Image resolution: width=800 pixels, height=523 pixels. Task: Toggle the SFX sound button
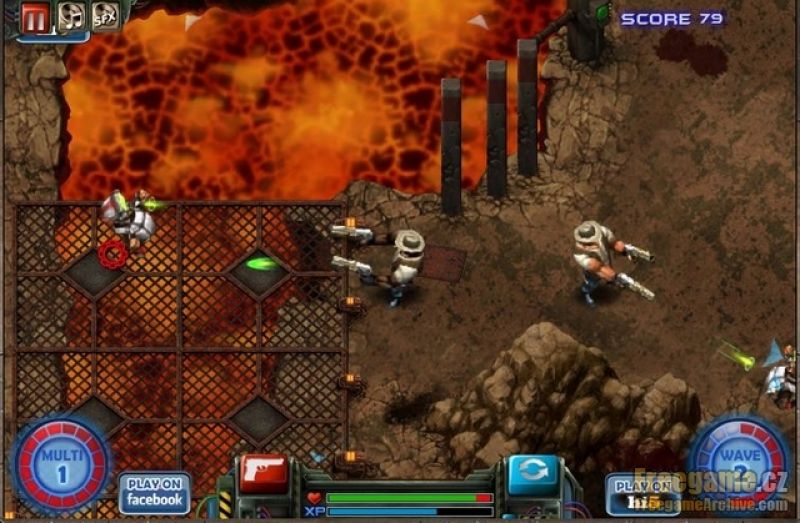105,16
